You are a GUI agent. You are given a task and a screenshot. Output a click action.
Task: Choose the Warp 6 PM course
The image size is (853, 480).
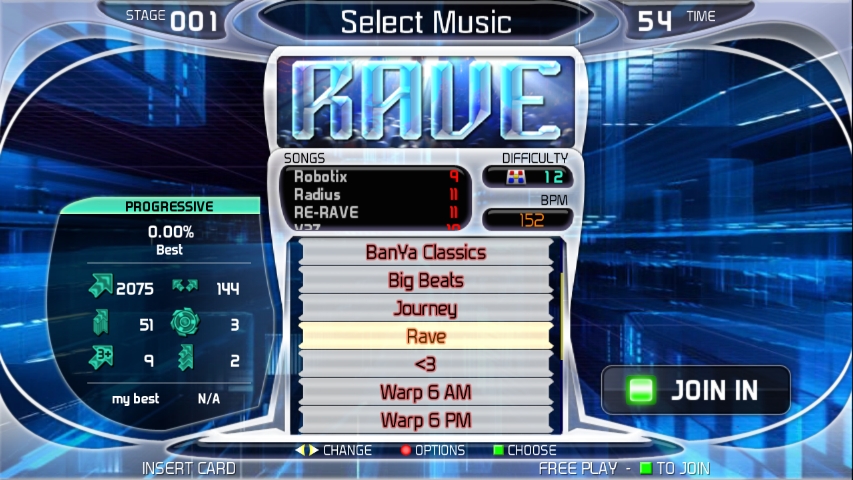click(426, 420)
